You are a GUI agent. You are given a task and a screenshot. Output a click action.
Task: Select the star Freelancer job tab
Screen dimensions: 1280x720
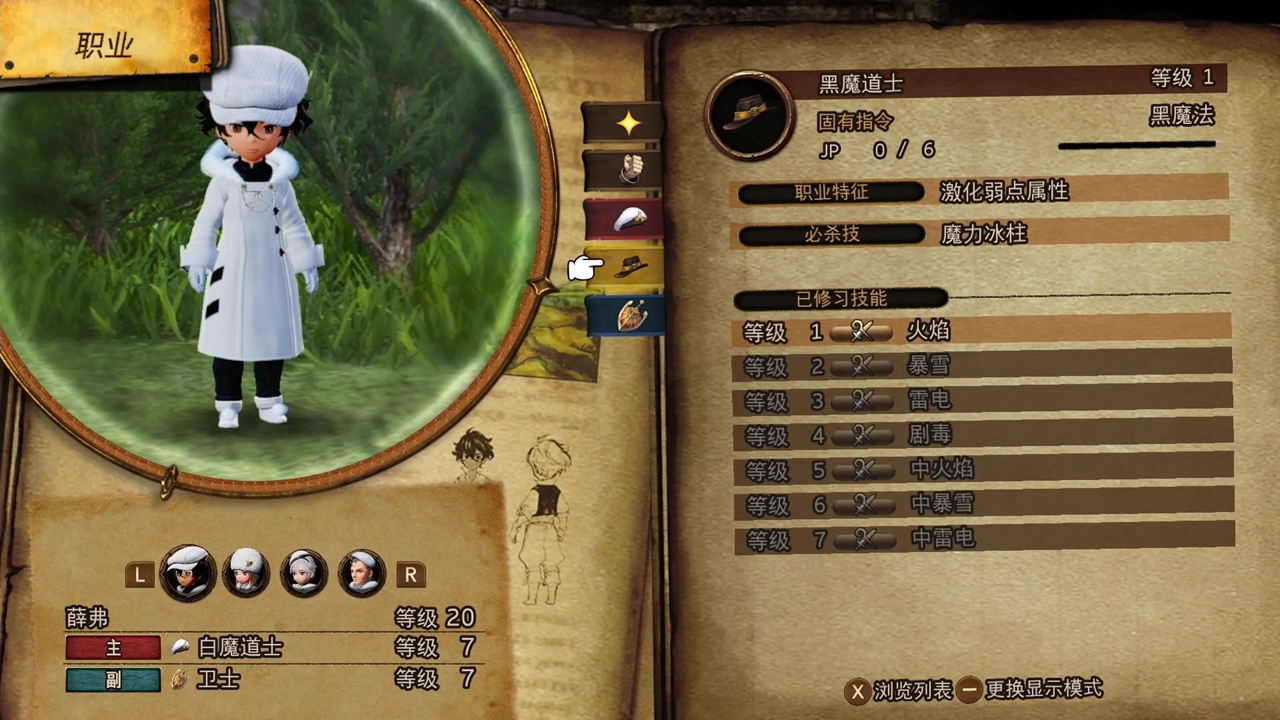pos(625,123)
